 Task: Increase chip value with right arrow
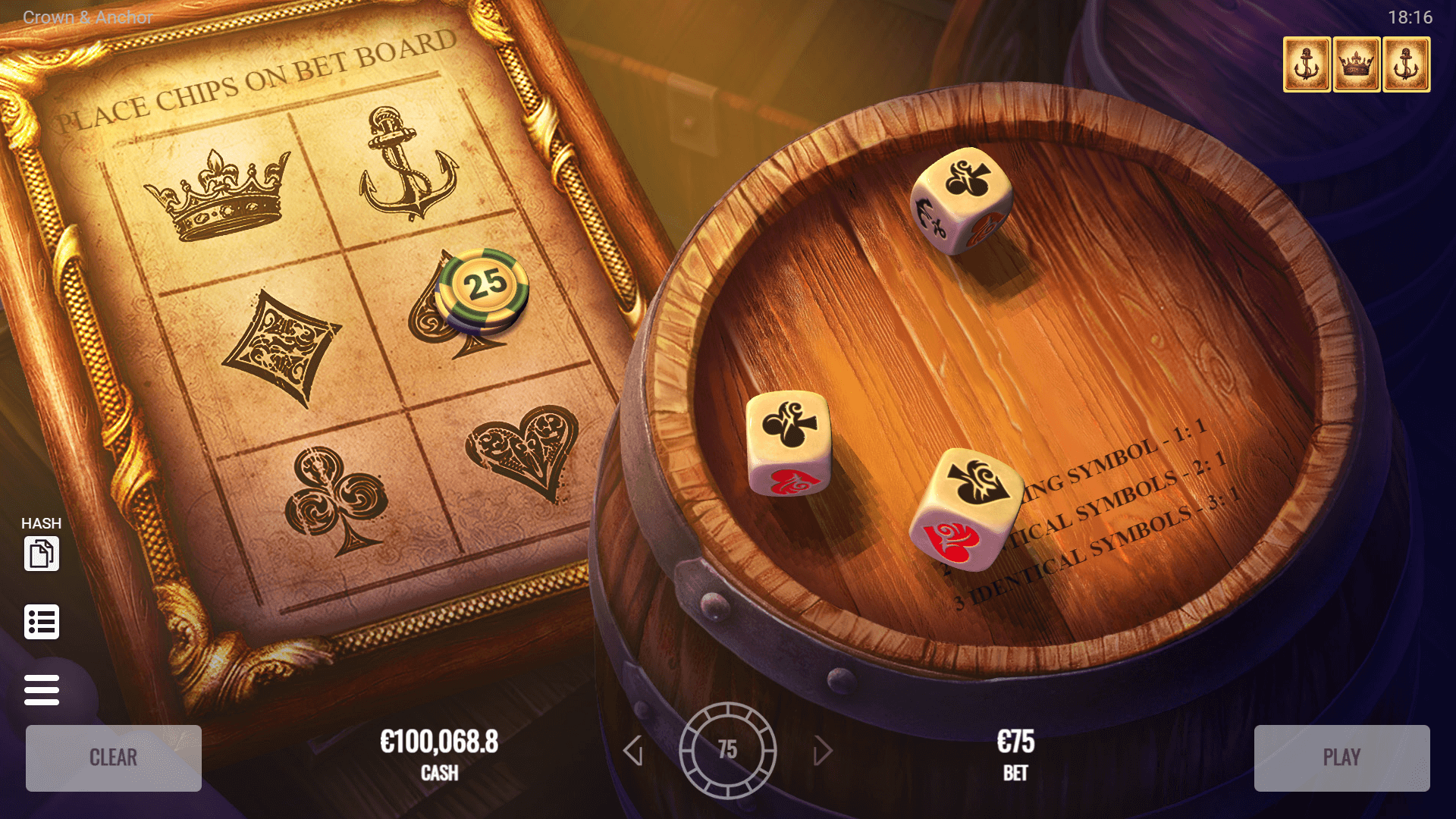[x=822, y=751]
